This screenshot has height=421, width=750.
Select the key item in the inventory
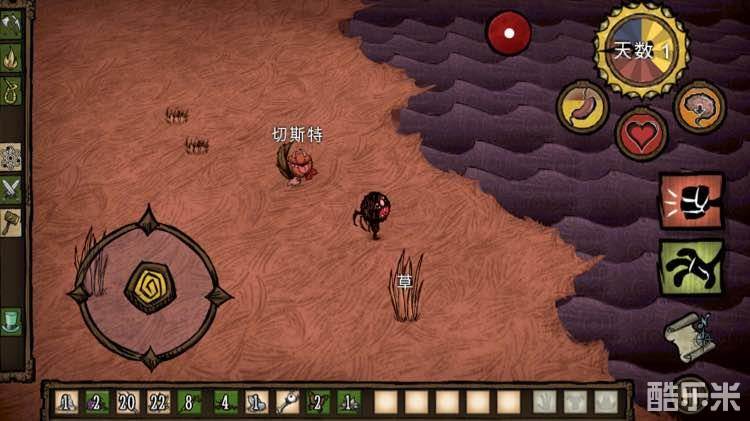[x=289, y=402]
